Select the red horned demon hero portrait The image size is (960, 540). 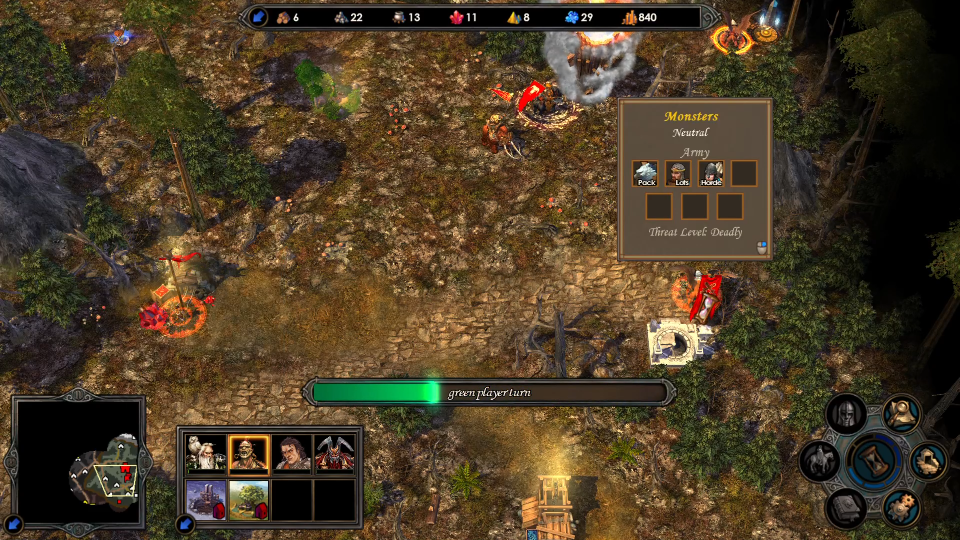pos(335,454)
